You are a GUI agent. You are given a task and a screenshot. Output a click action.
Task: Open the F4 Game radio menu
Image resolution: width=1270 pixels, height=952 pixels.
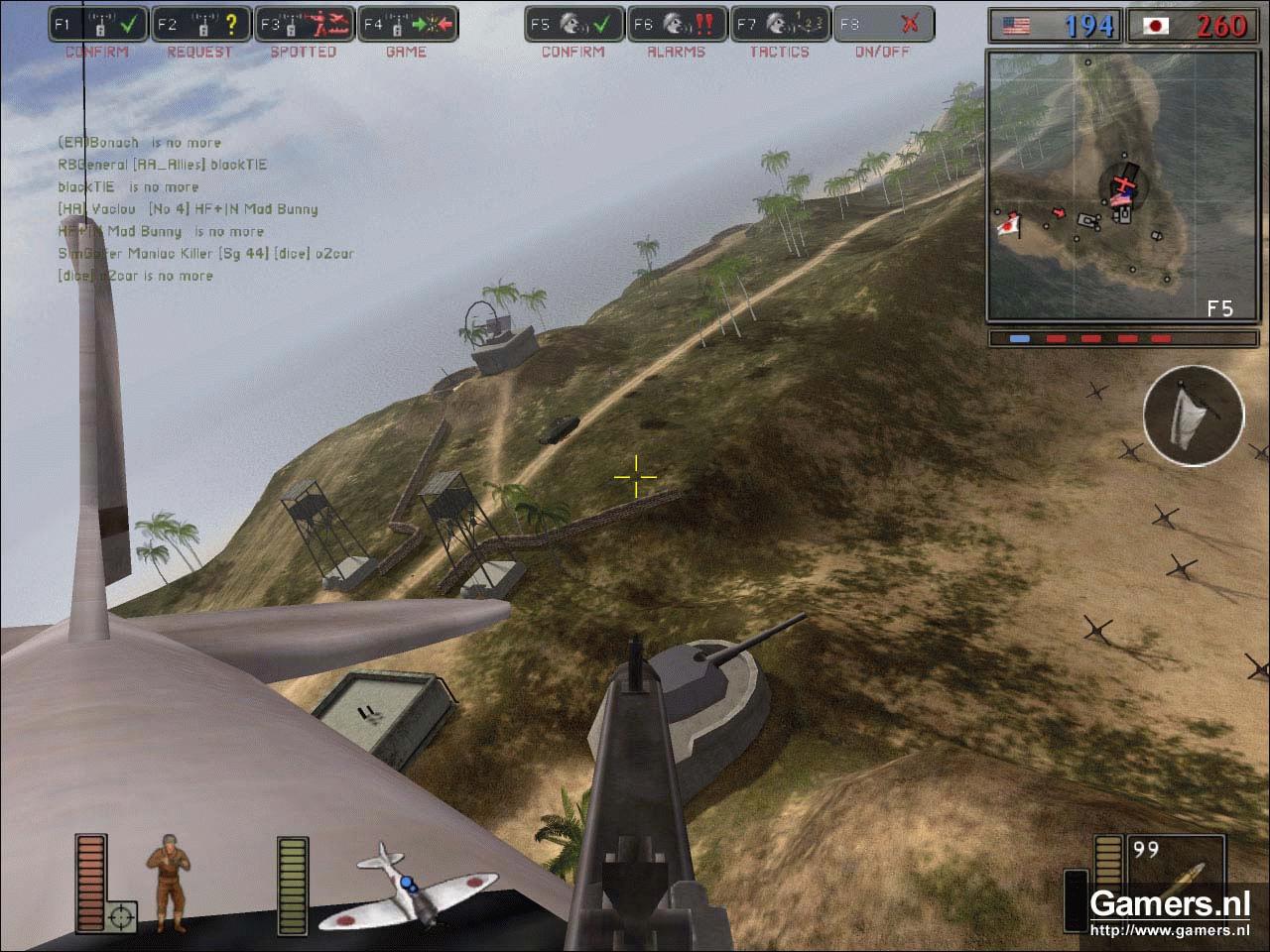(407, 24)
